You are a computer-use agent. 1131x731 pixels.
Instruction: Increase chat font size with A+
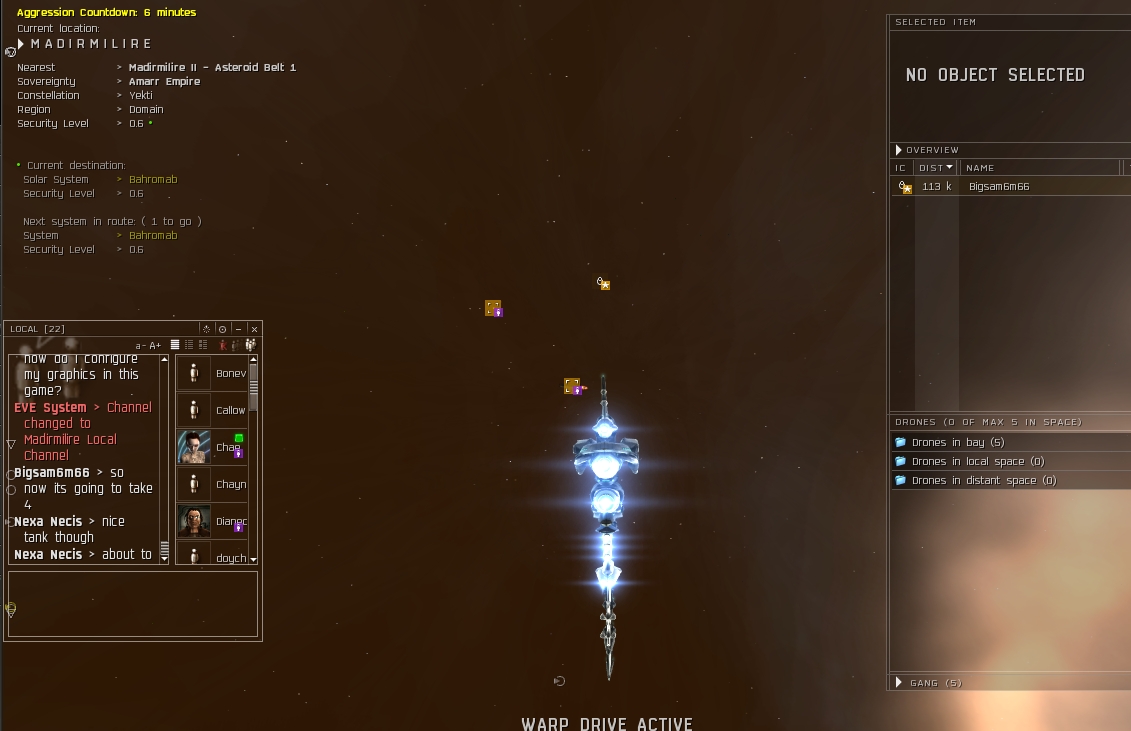tap(155, 346)
